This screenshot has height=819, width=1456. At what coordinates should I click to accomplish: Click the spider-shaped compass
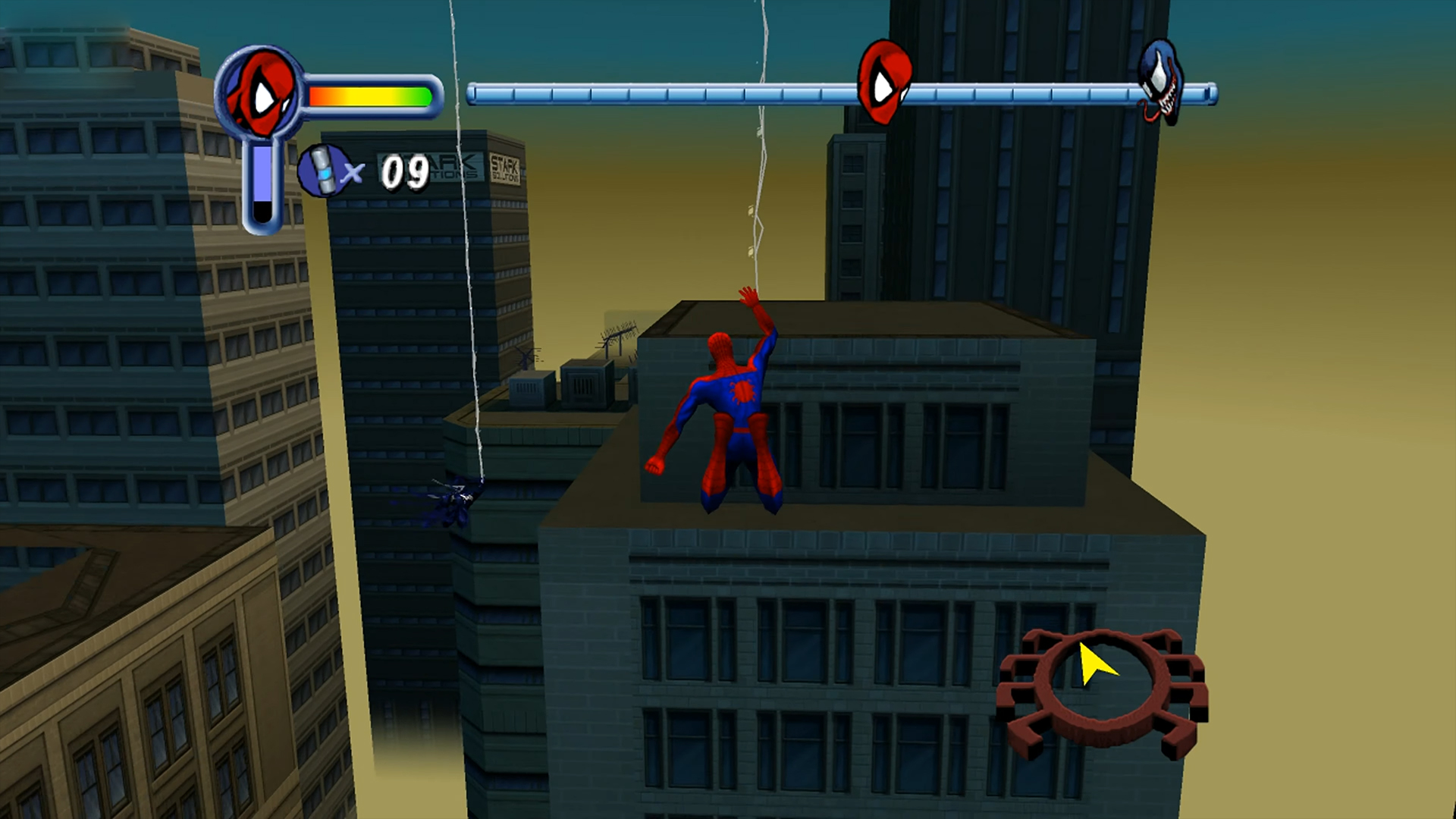click(x=1102, y=690)
